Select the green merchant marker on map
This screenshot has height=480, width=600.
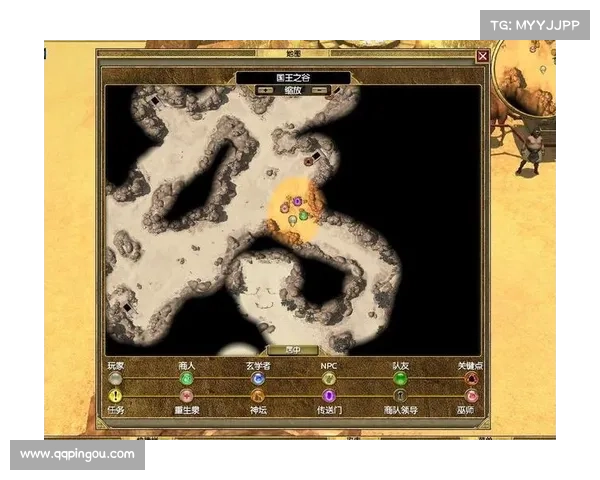pyautogui.click(x=304, y=216)
